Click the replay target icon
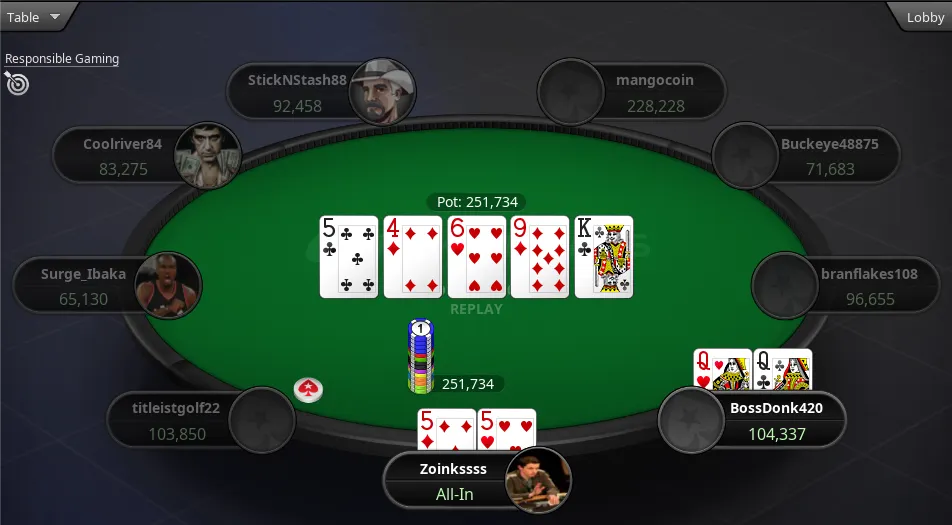This screenshot has width=952, height=525. (x=17, y=84)
